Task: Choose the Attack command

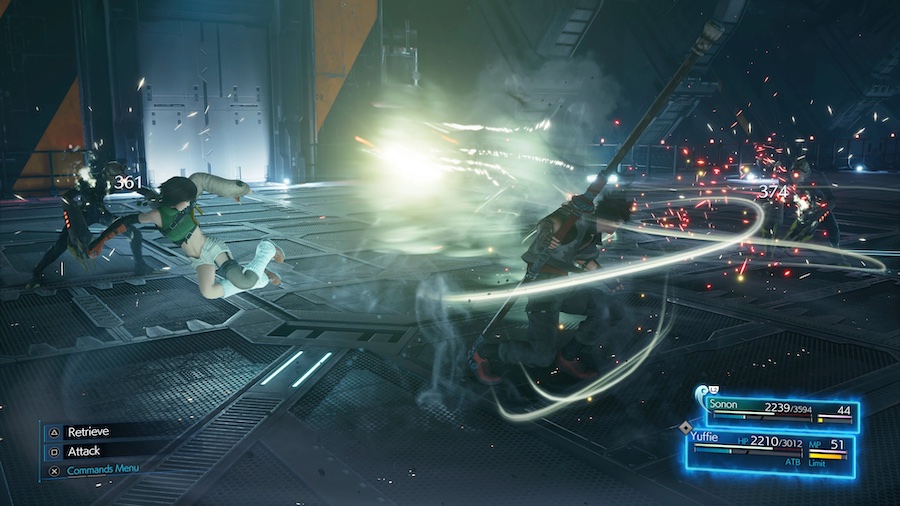Action: click(83, 451)
